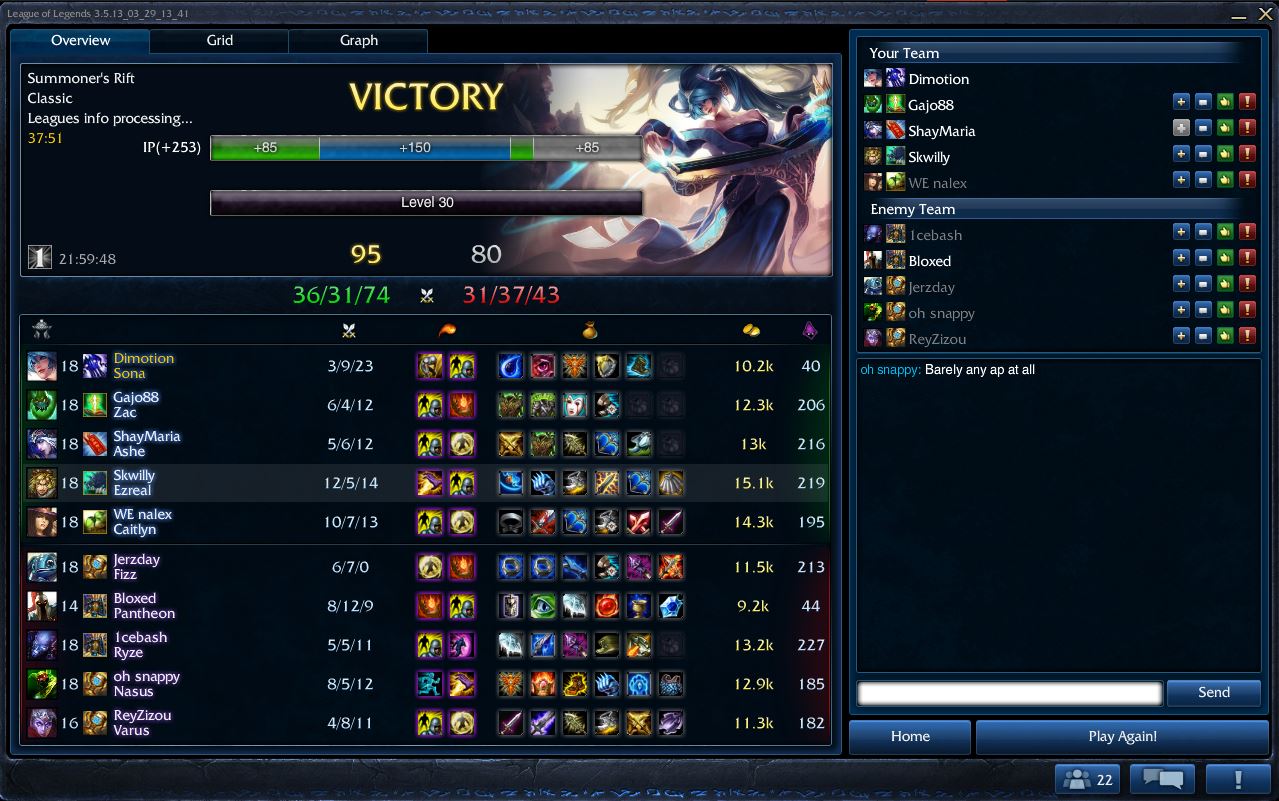Viewport: 1279px width, 801px height.
Task: Start another match with Play Again!
Action: 1122,737
